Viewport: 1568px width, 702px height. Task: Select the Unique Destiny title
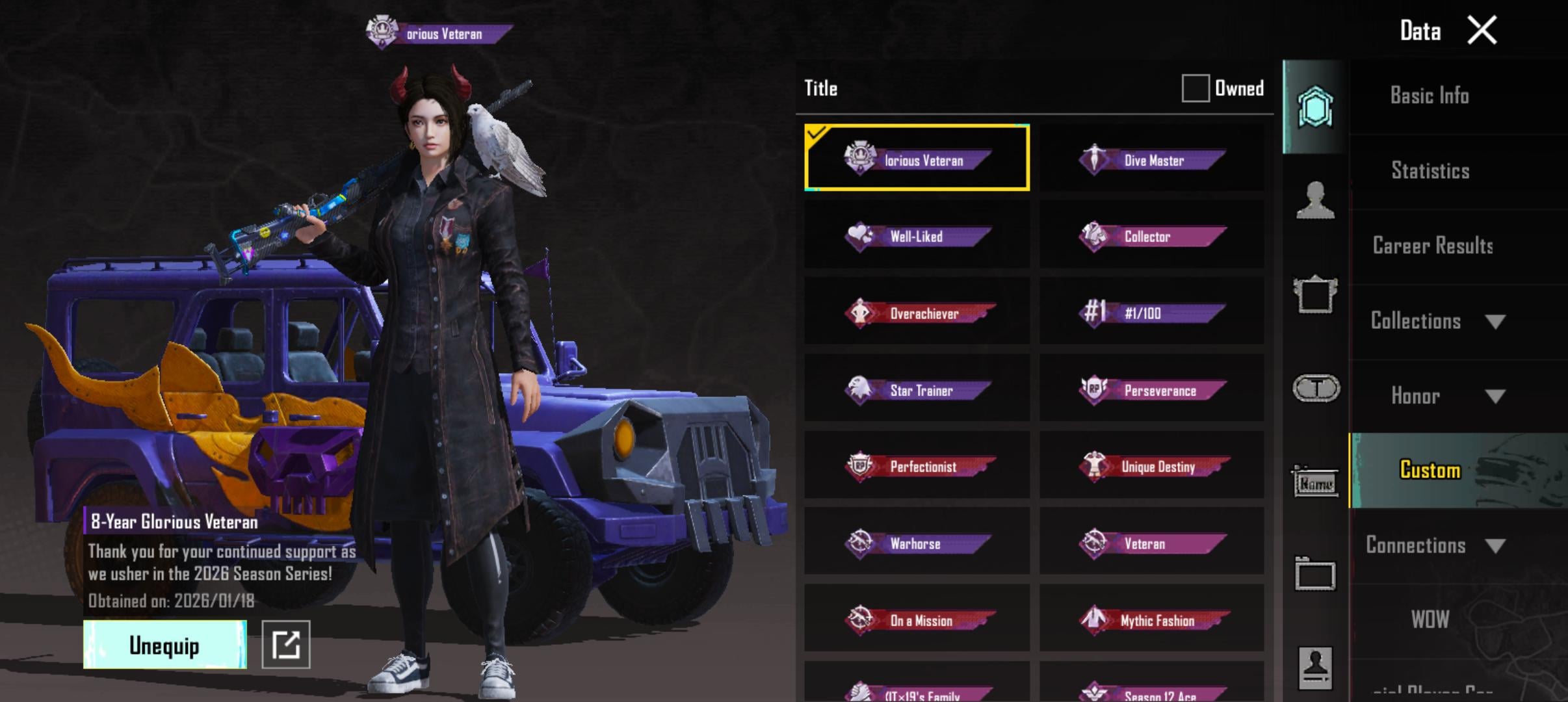pos(1151,466)
